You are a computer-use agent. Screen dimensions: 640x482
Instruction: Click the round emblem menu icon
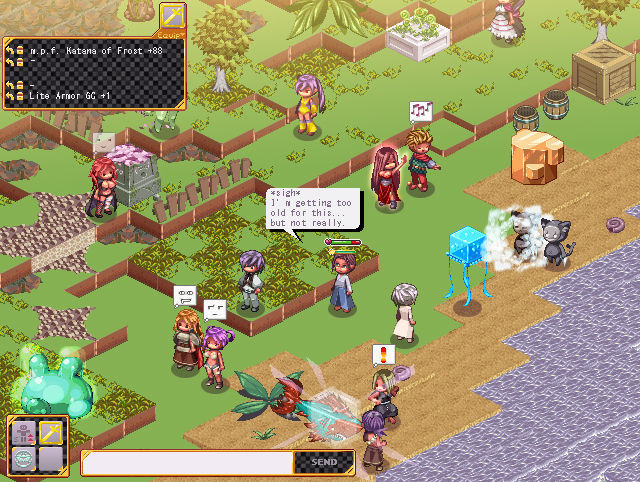coord(23,460)
